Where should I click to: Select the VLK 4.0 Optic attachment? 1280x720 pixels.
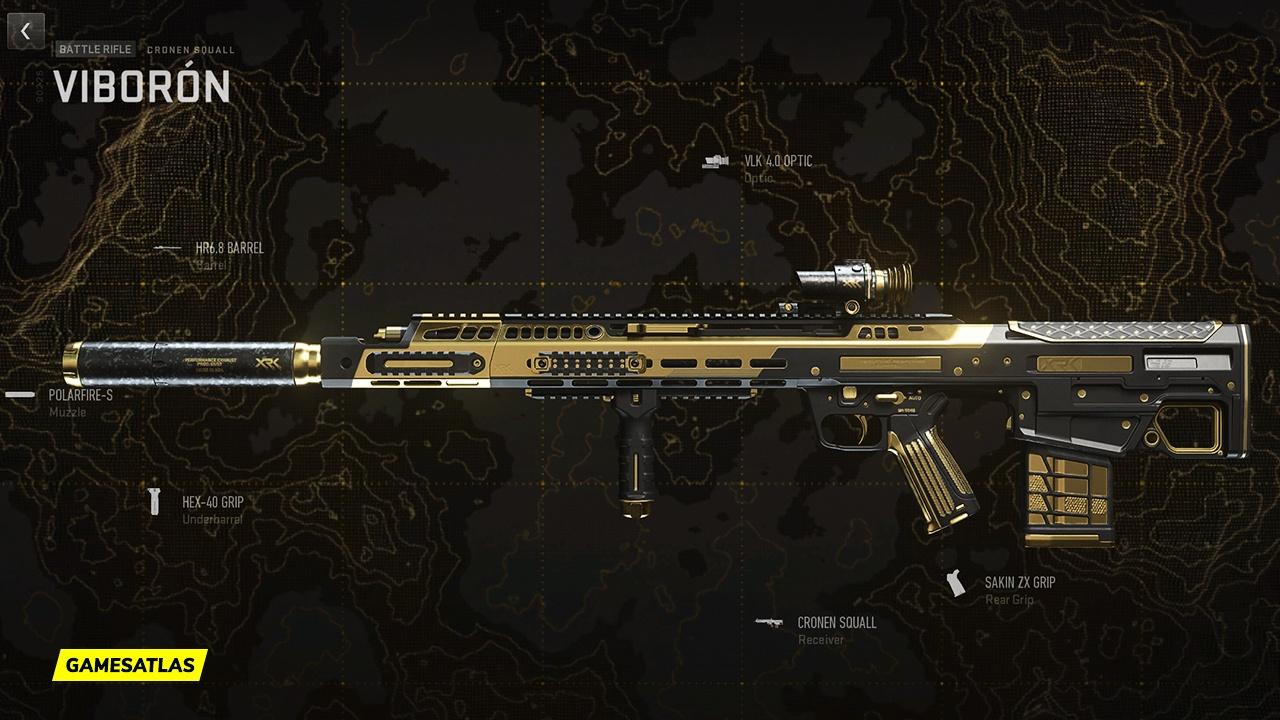point(777,161)
